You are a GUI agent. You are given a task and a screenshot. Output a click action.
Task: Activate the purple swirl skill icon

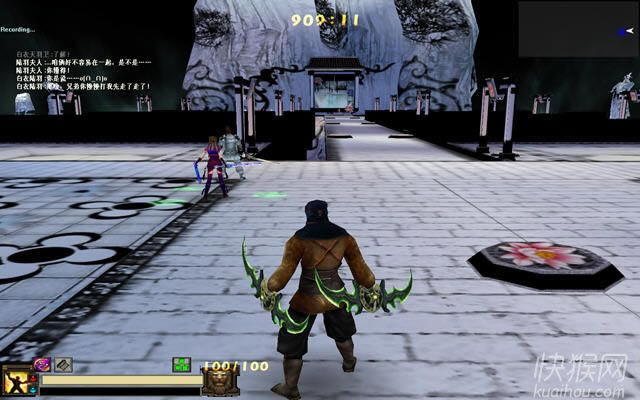pyautogui.click(x=43, y=365)
